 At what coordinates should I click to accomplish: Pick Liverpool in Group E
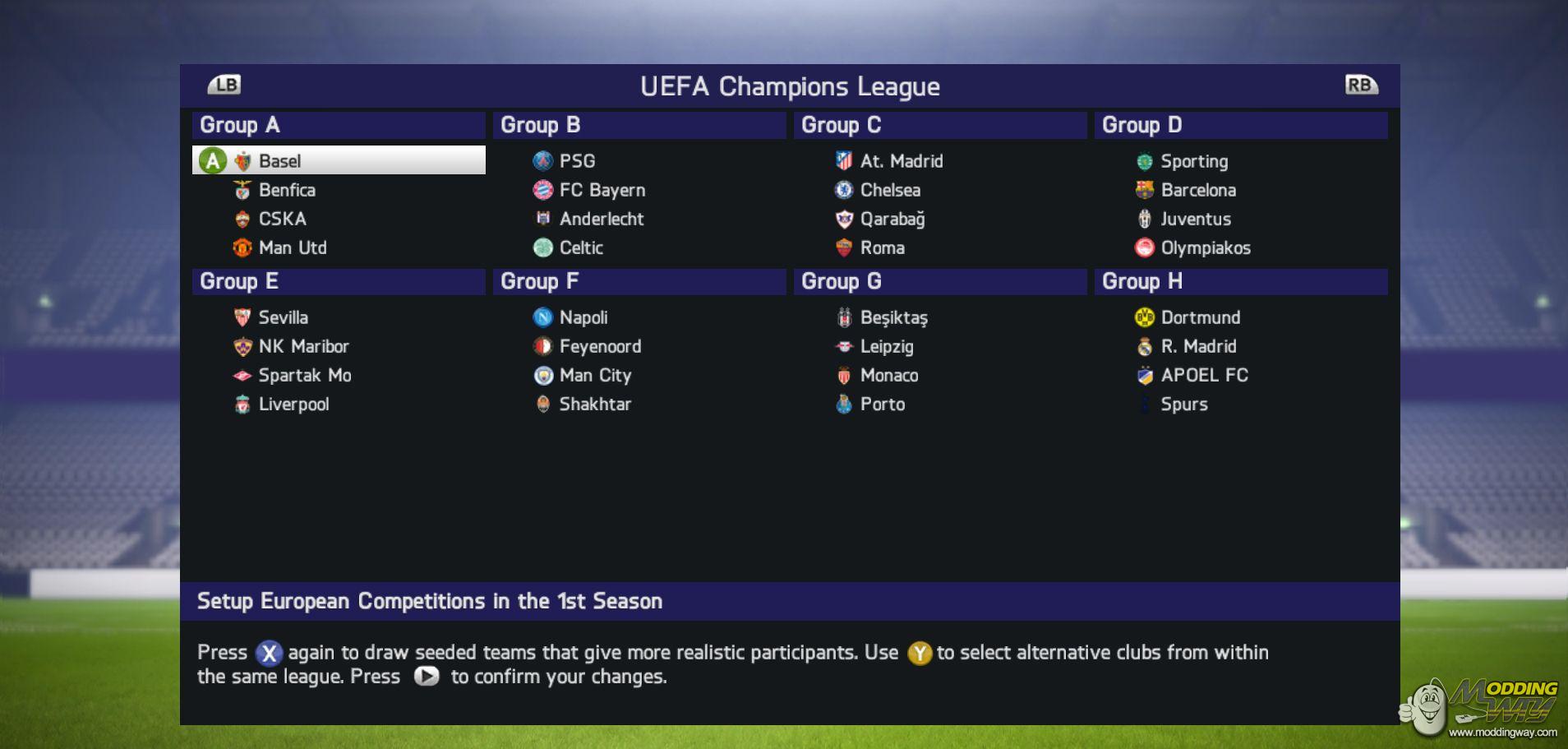(x=293, y=404)
